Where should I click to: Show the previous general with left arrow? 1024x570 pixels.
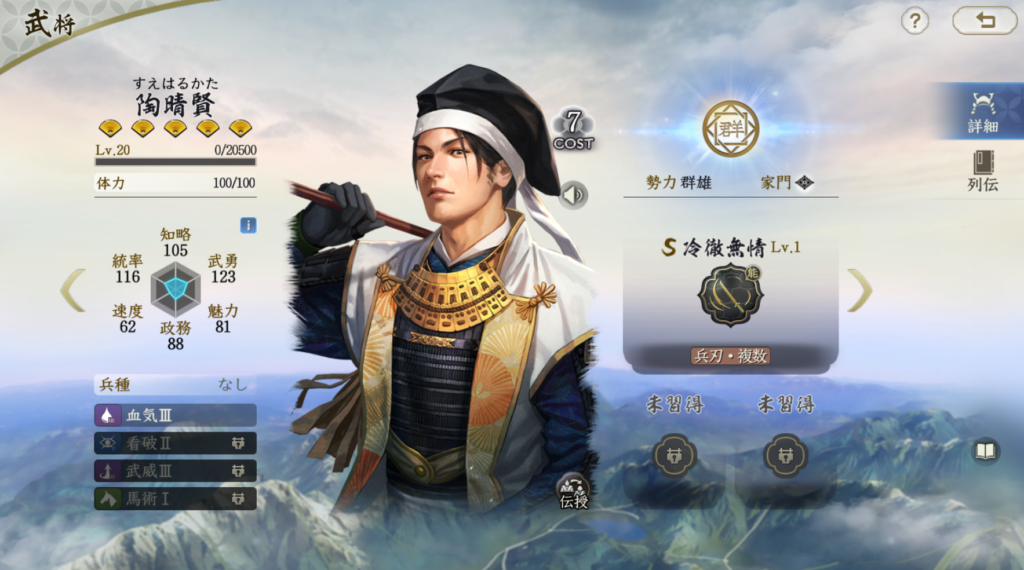tap(72, 290)
